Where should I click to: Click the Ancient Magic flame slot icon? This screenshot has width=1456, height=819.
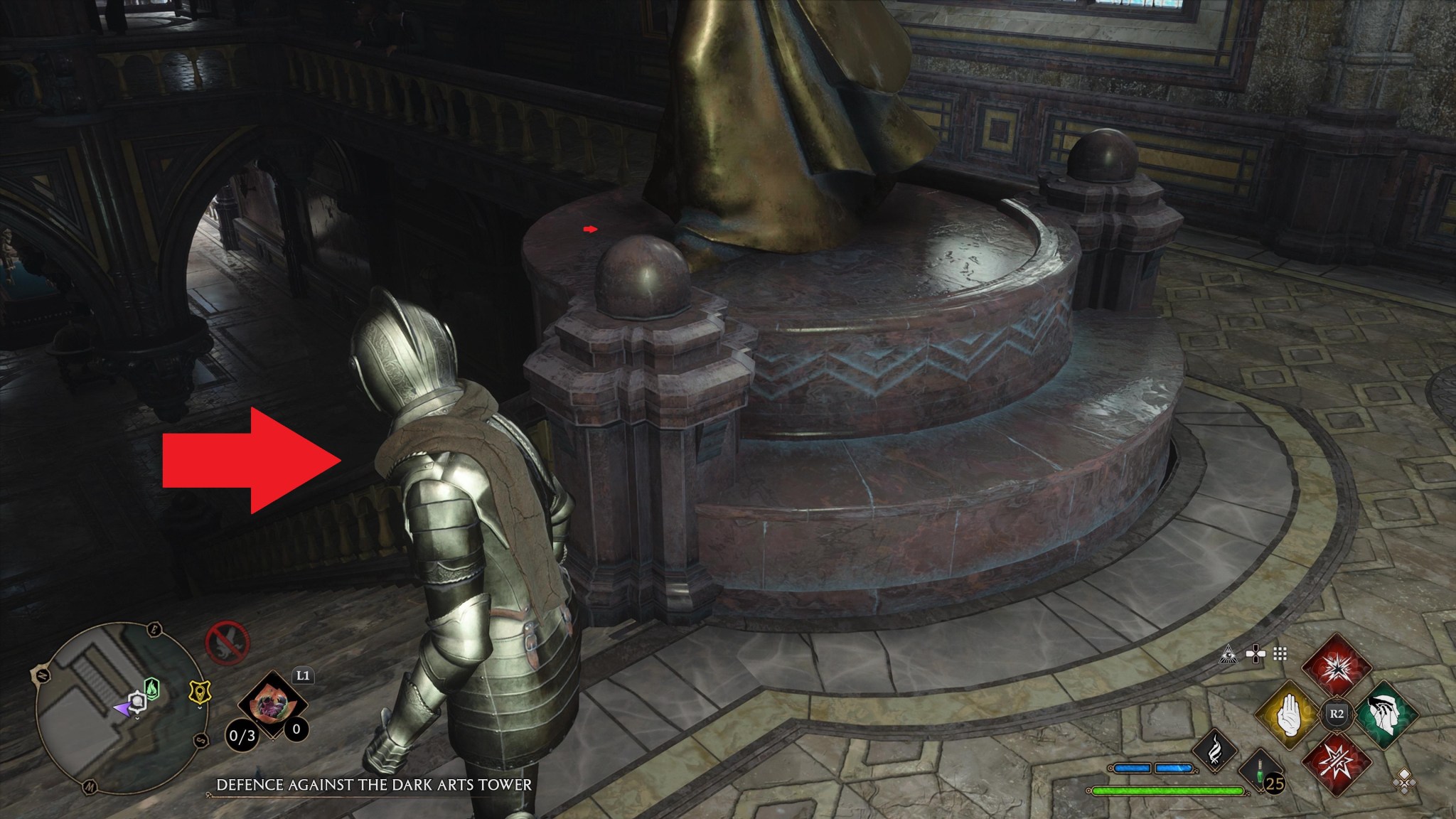[x=1216, y=750]
